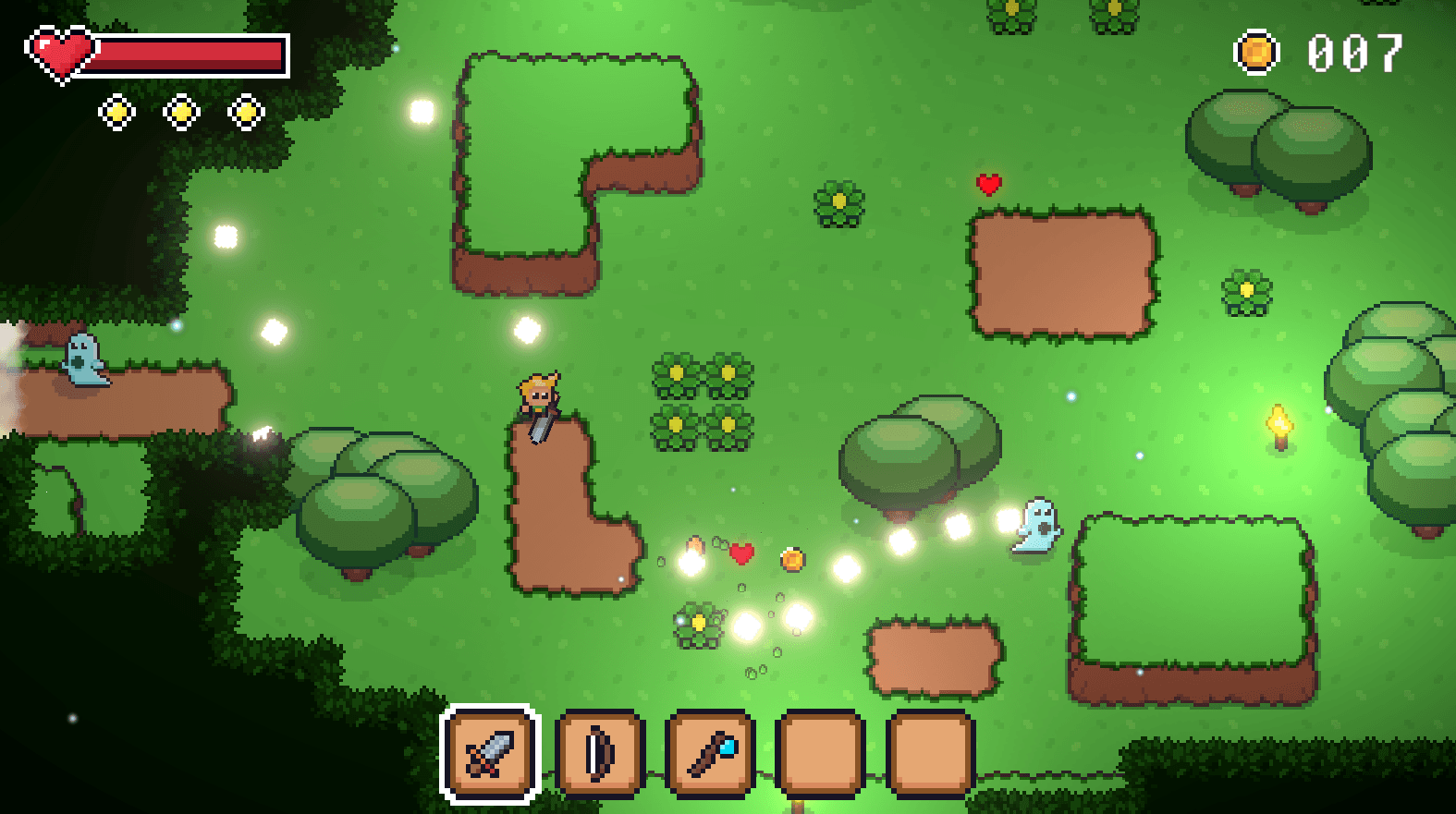Click the coin icon in the top-right HUD

point(1255,53)
